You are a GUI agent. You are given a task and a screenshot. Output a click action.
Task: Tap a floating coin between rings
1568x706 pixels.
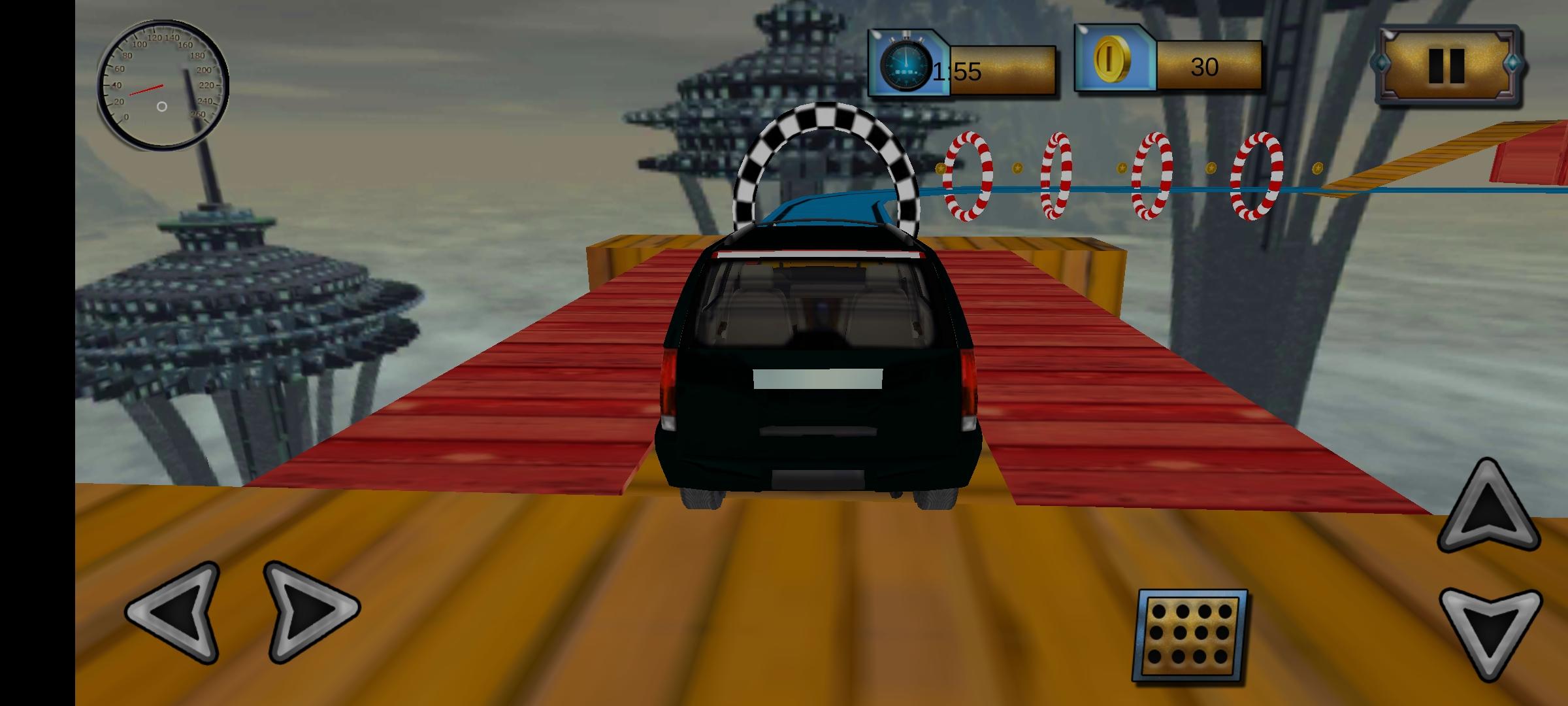pos(1019,168)
